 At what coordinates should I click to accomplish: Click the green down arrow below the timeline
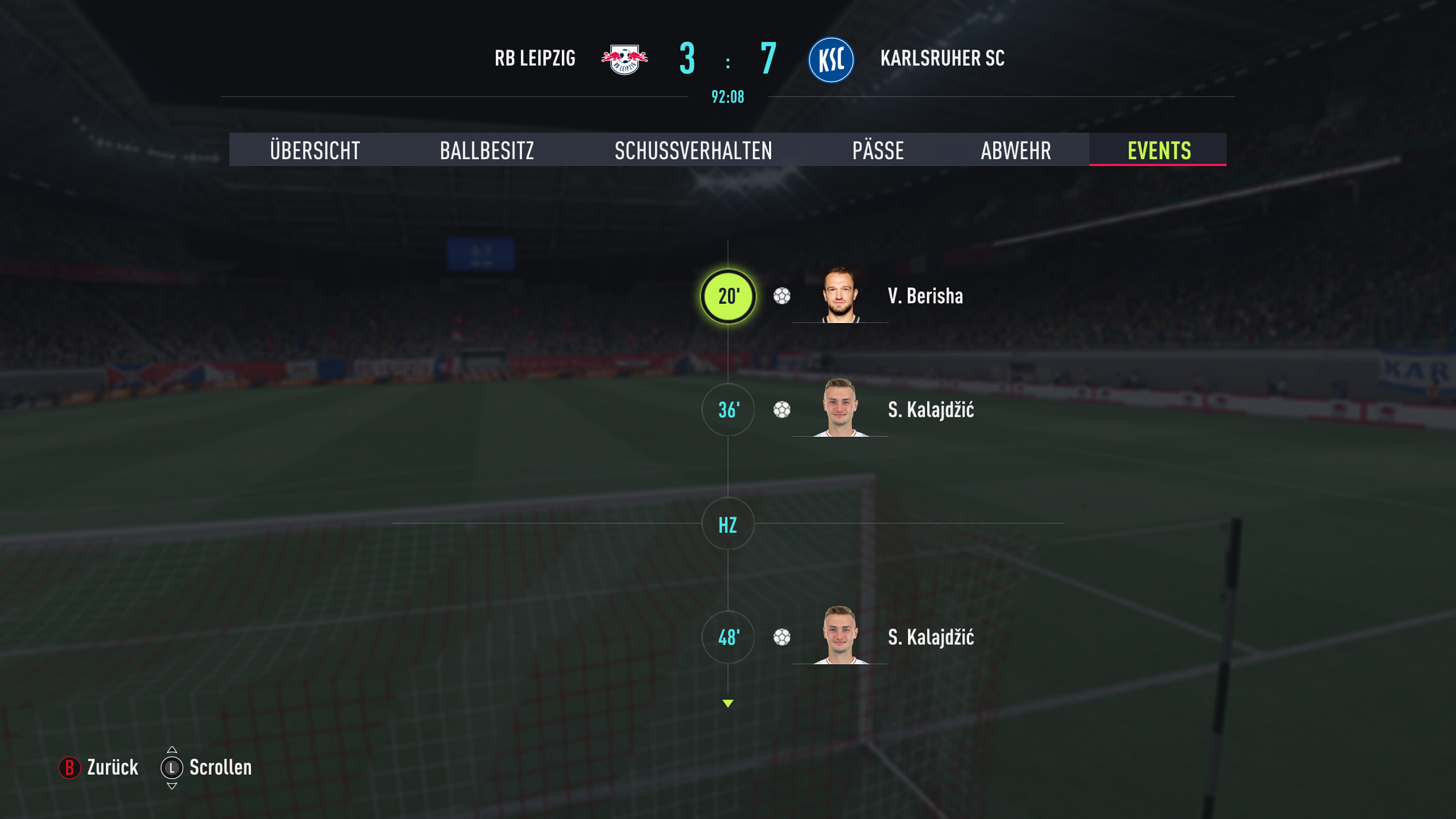point(728,704)
